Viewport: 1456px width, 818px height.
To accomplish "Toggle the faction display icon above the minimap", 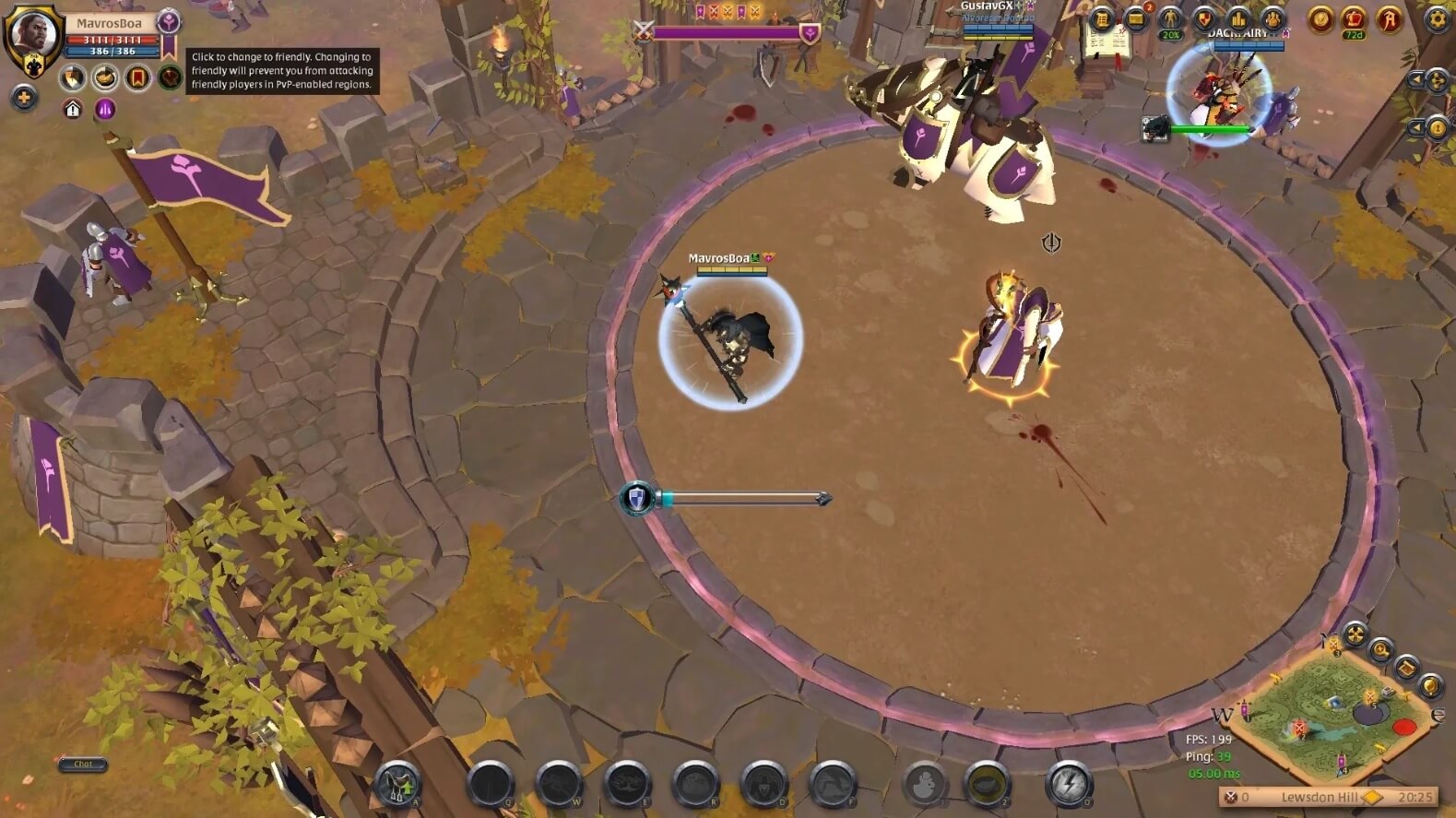I will click(x=1355, y=634).
